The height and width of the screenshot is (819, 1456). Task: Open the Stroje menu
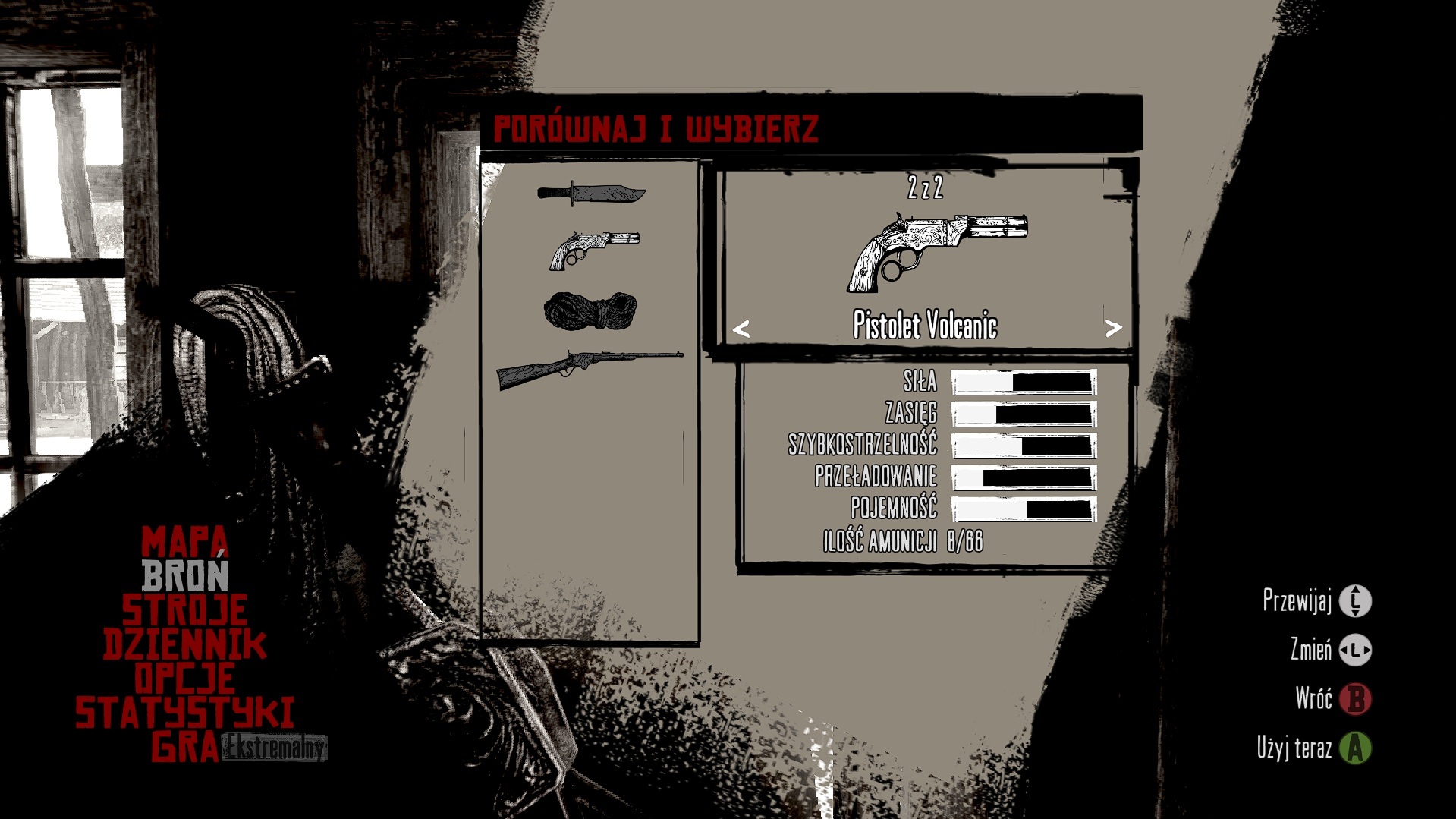tap(184, 610)
